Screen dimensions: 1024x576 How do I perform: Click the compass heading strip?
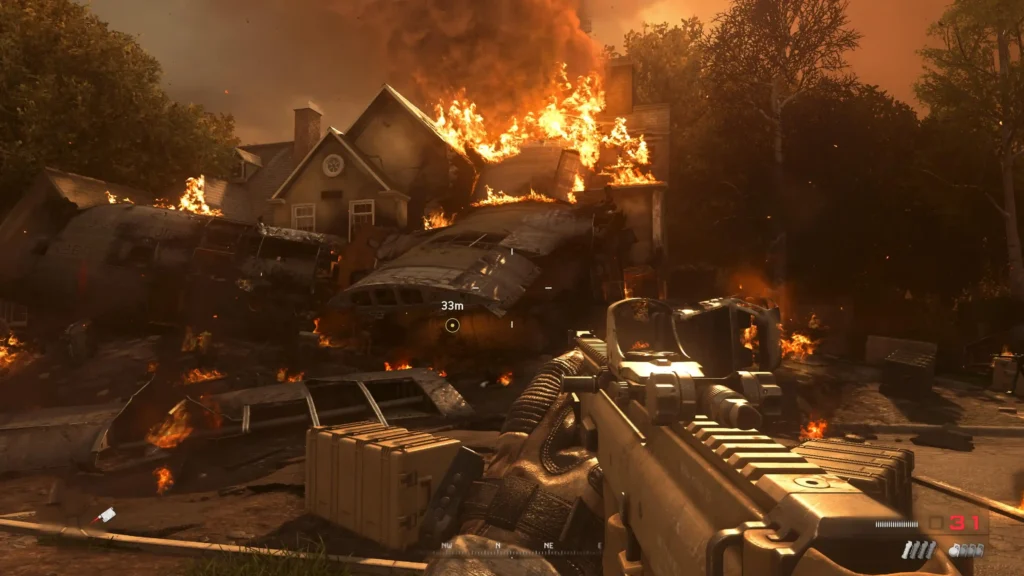[x=520, y=547]
